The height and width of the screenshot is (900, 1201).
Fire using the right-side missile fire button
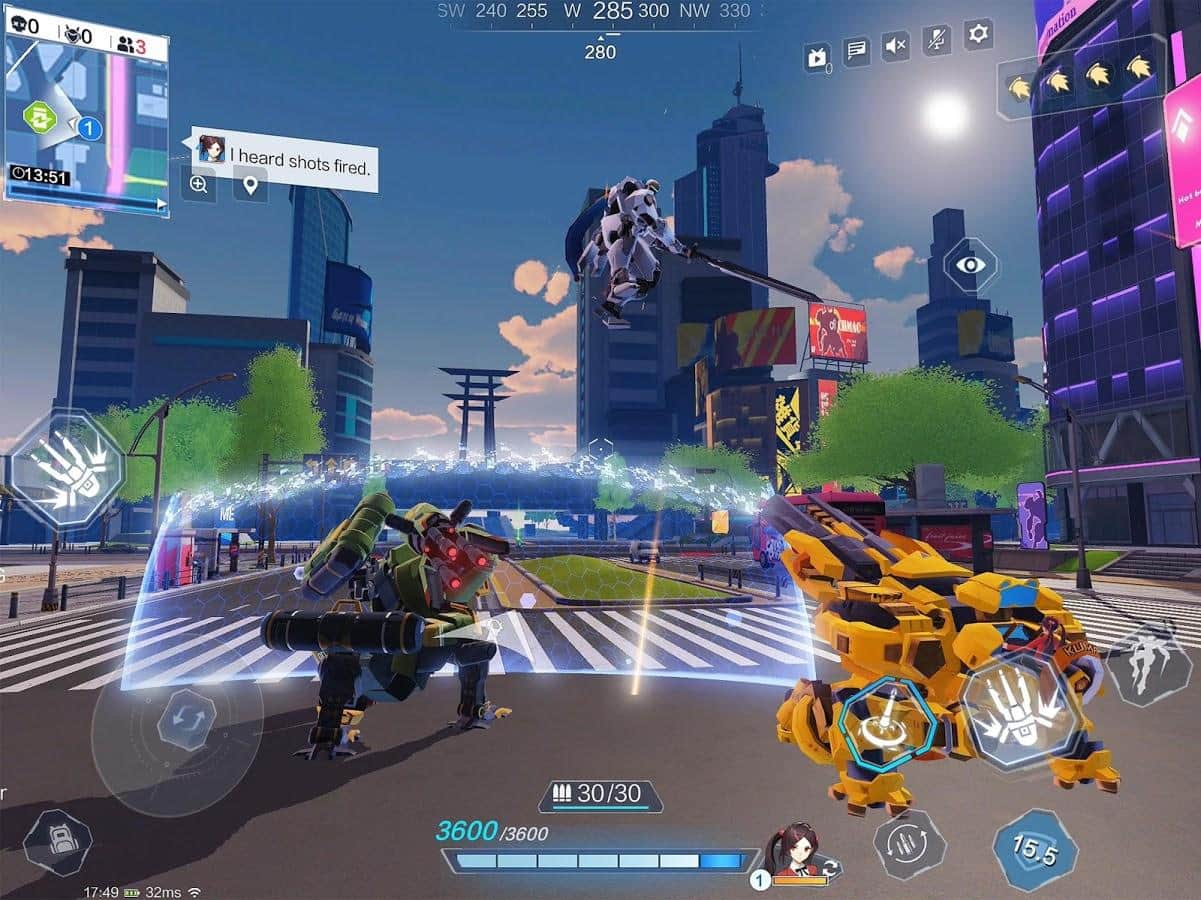click(x=1021, y=711)
